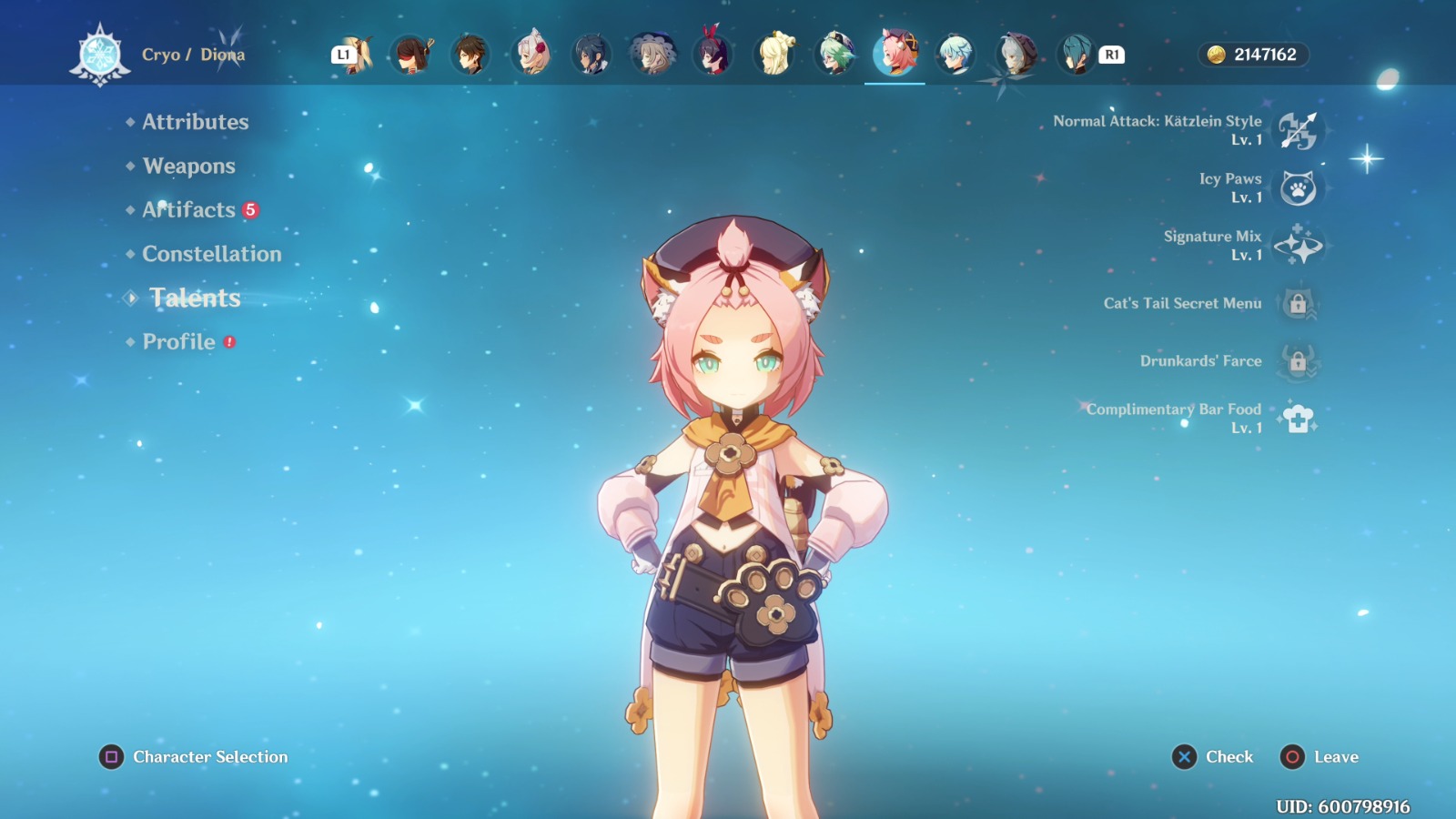Choose Amber's portrait with red bunny ribbon

(x=713, y=55)
